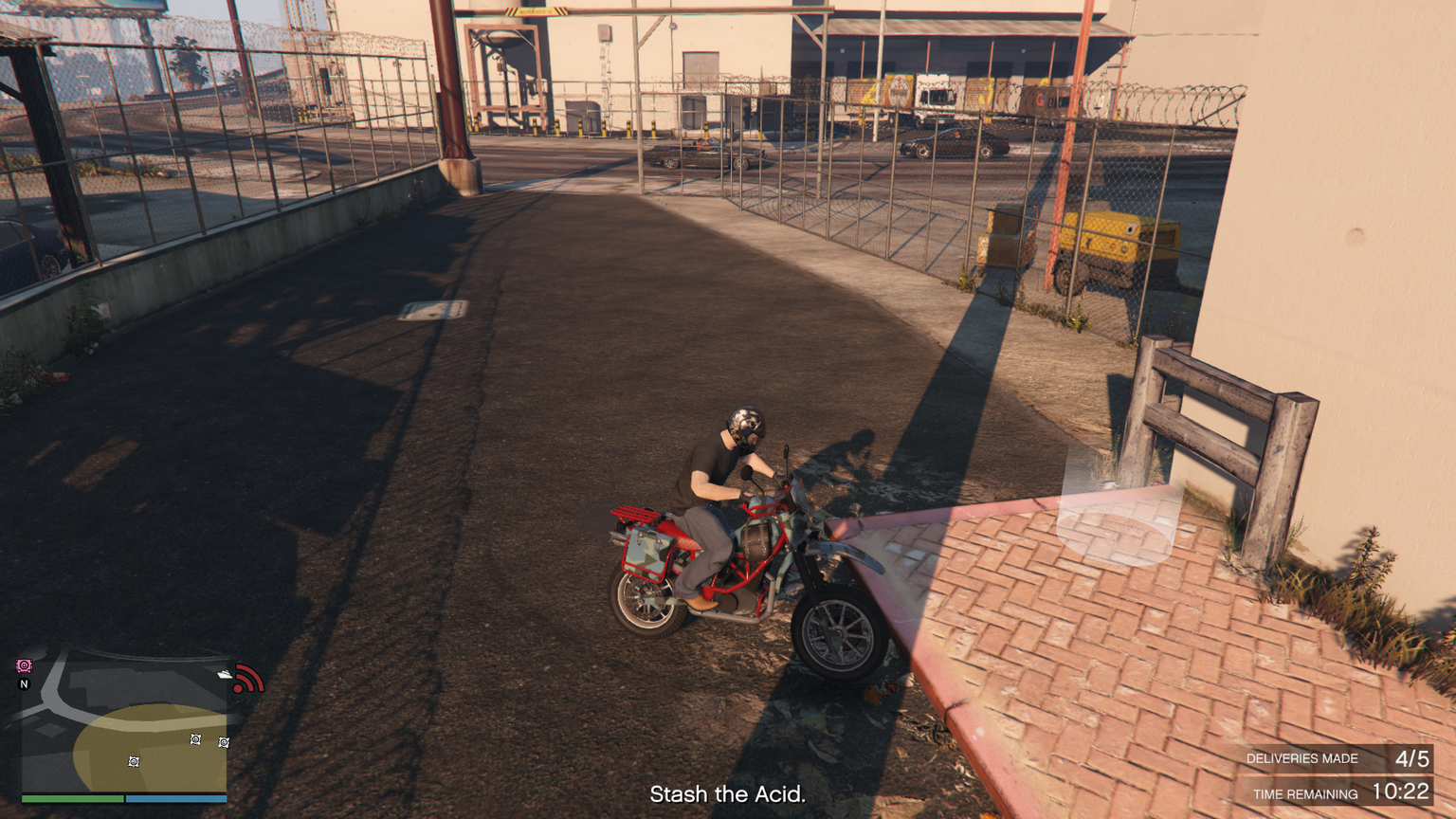Select the pink acid lab blip
The image size is (1456, 819).
pyautogui.click(x=25, y=666)
